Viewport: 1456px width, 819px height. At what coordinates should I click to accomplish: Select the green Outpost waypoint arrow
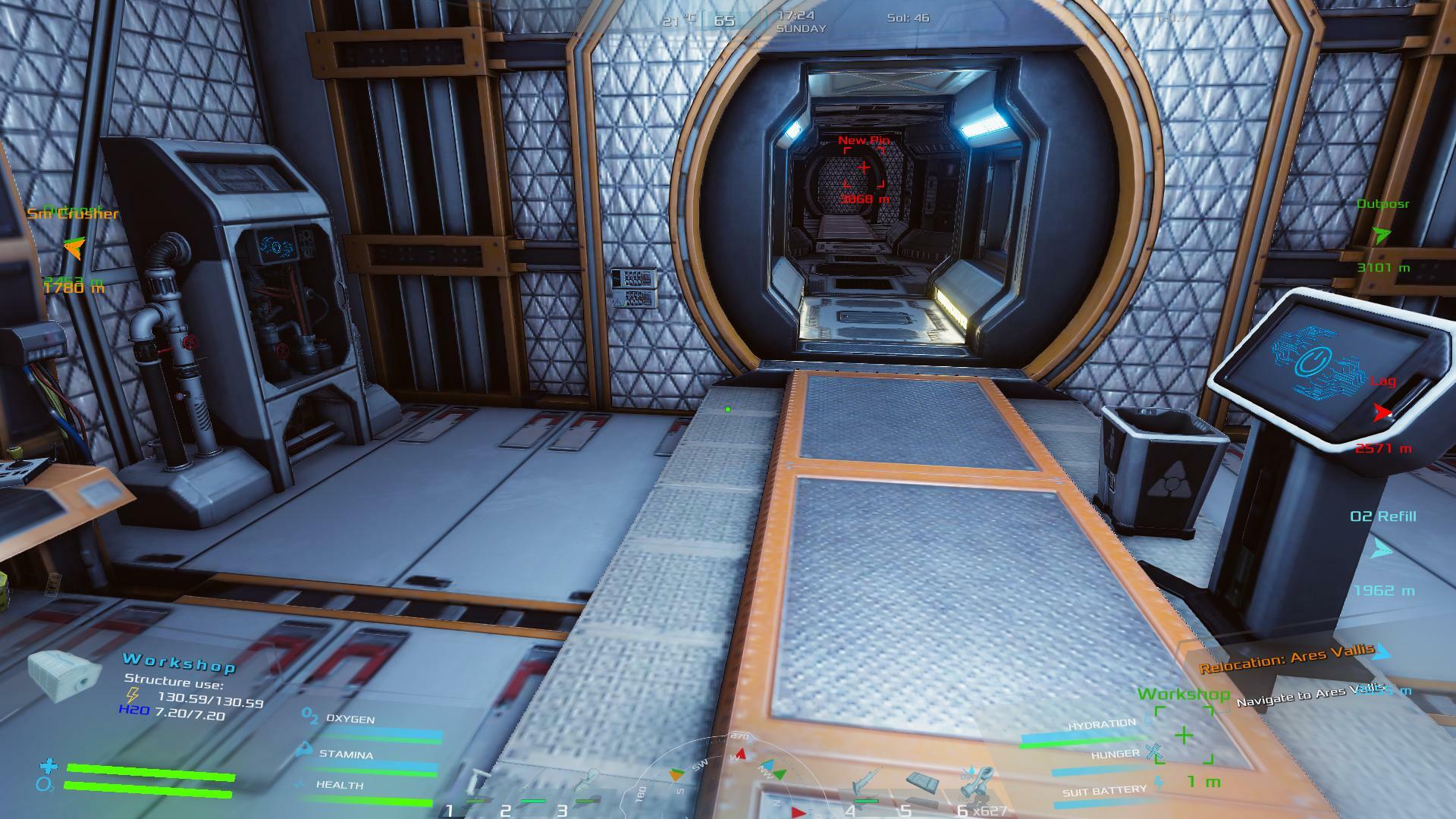[1382, 235]
